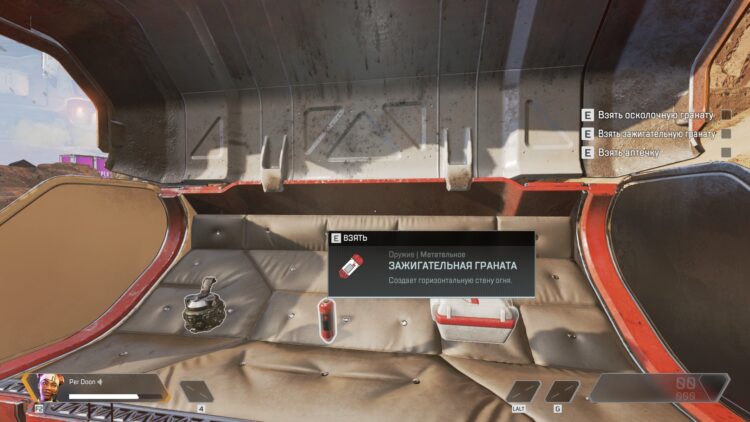Select the frag grenade pickup row

(x=650, y=115)
